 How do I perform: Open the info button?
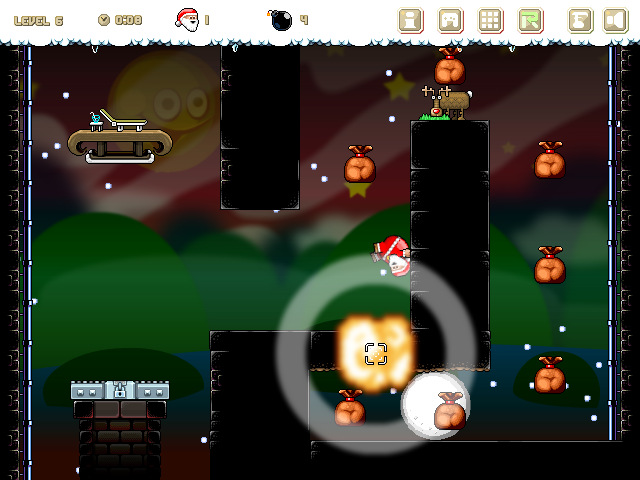(411, 20)
